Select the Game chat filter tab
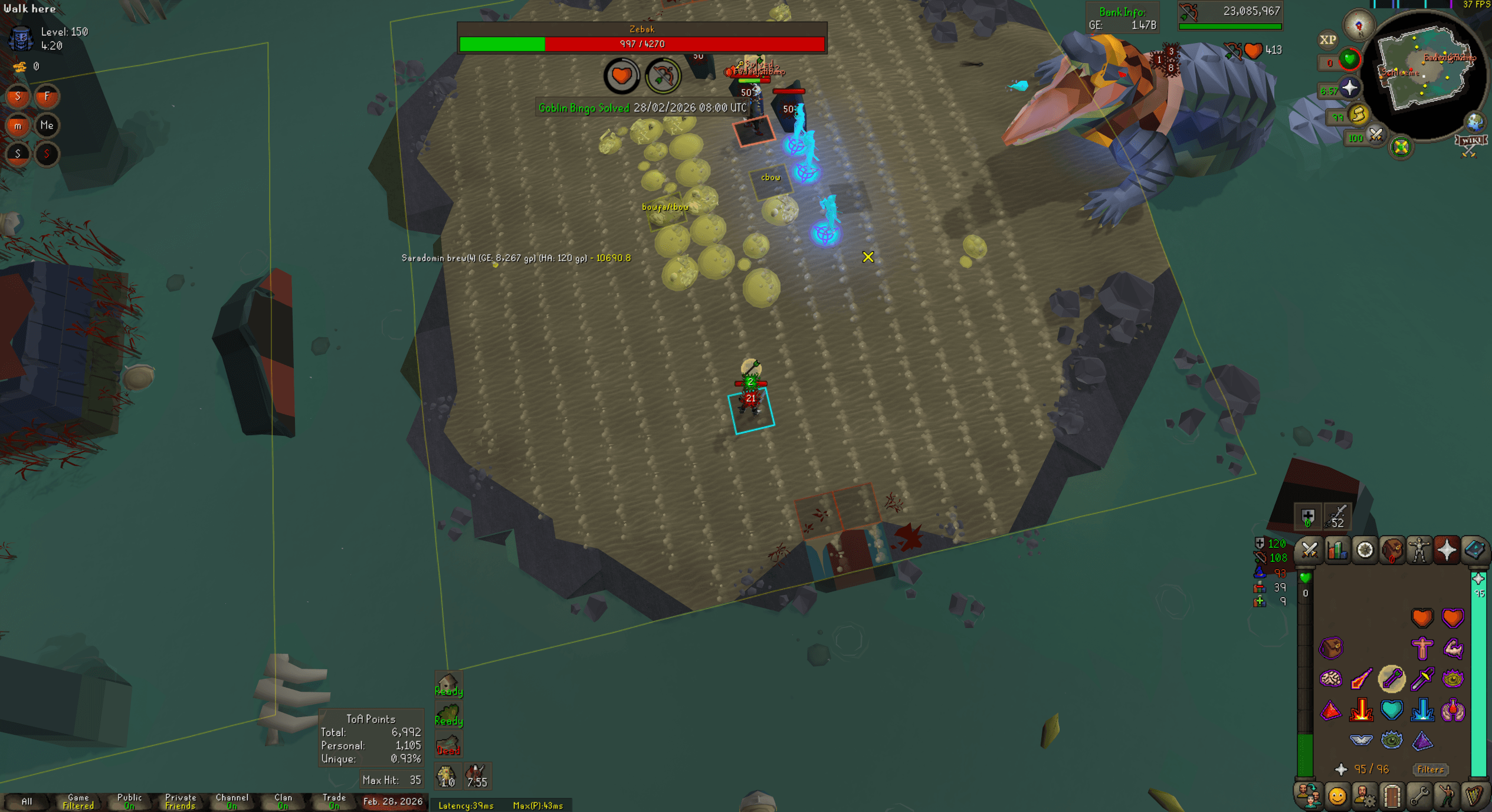The width and height of the screenshot is (1492, 812). click(77, 801)
